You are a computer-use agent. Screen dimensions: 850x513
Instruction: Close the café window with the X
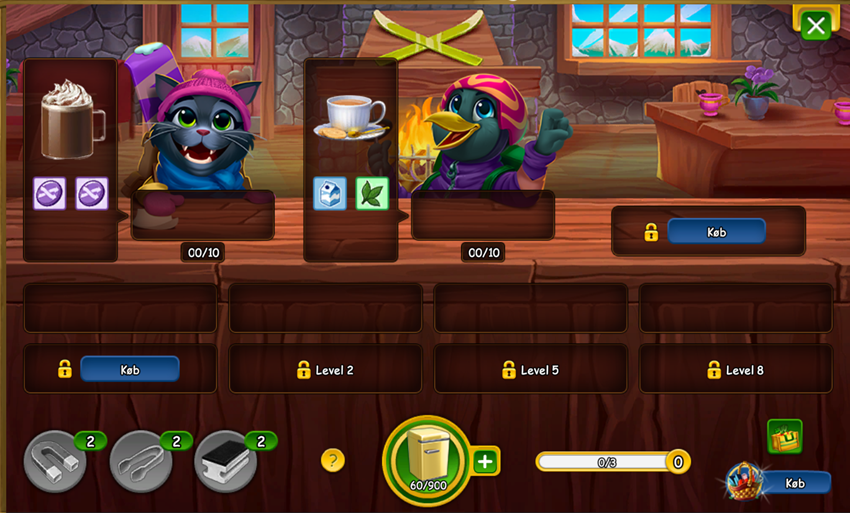tap(815, 26)
